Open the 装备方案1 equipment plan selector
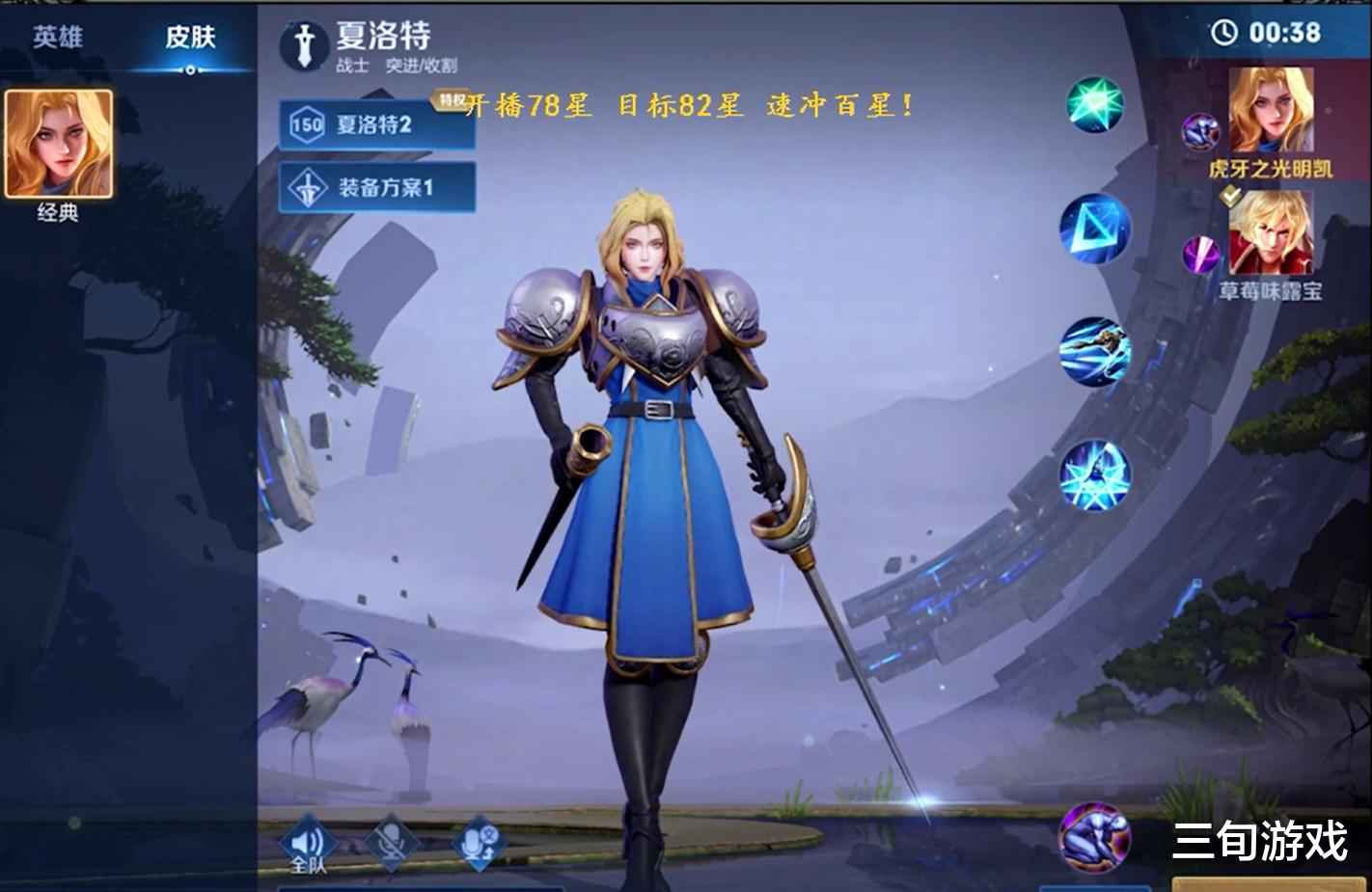 pyautogui.click(x=375, y=186)
